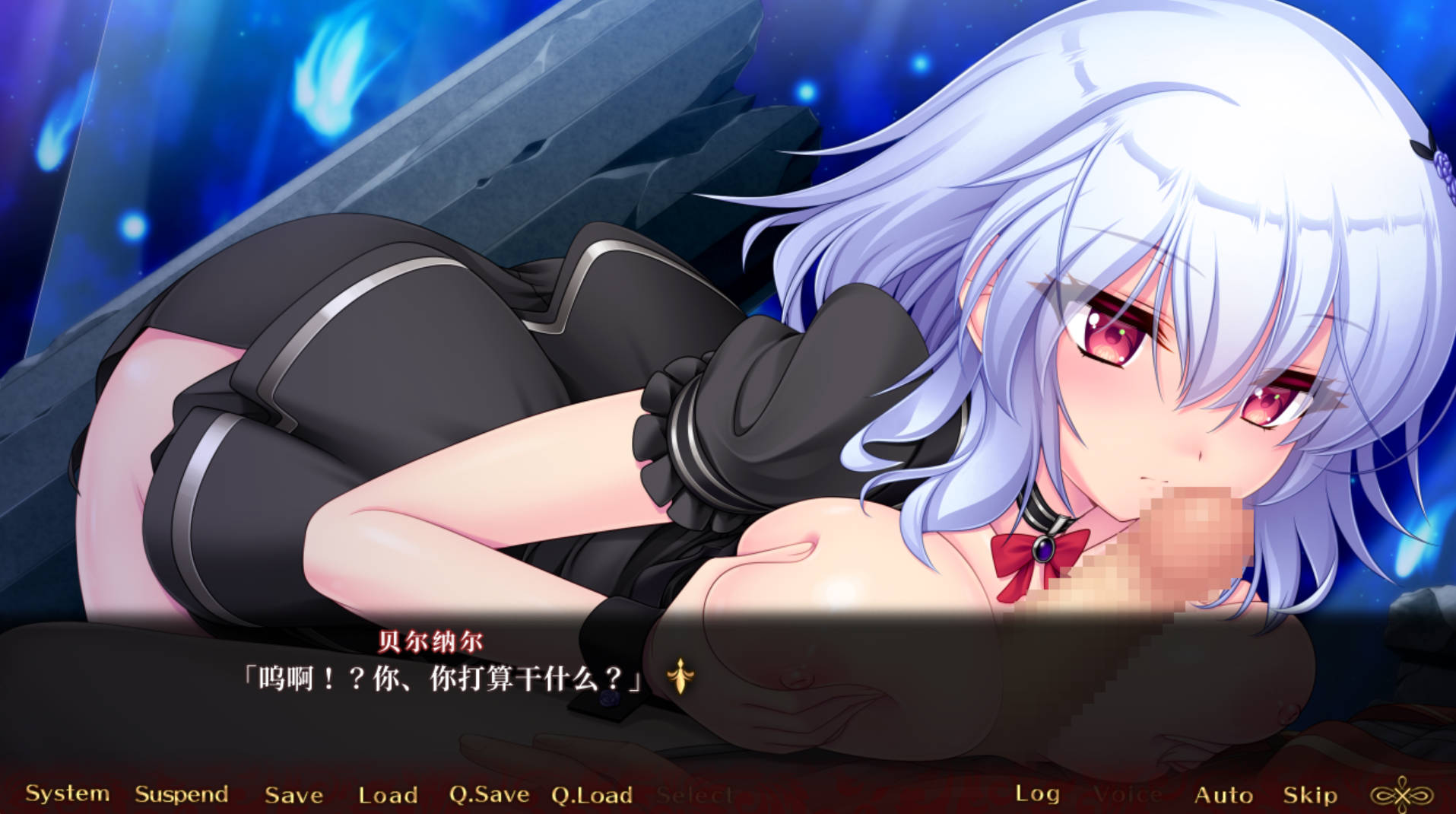Open the Load screen

coord(388,795)
